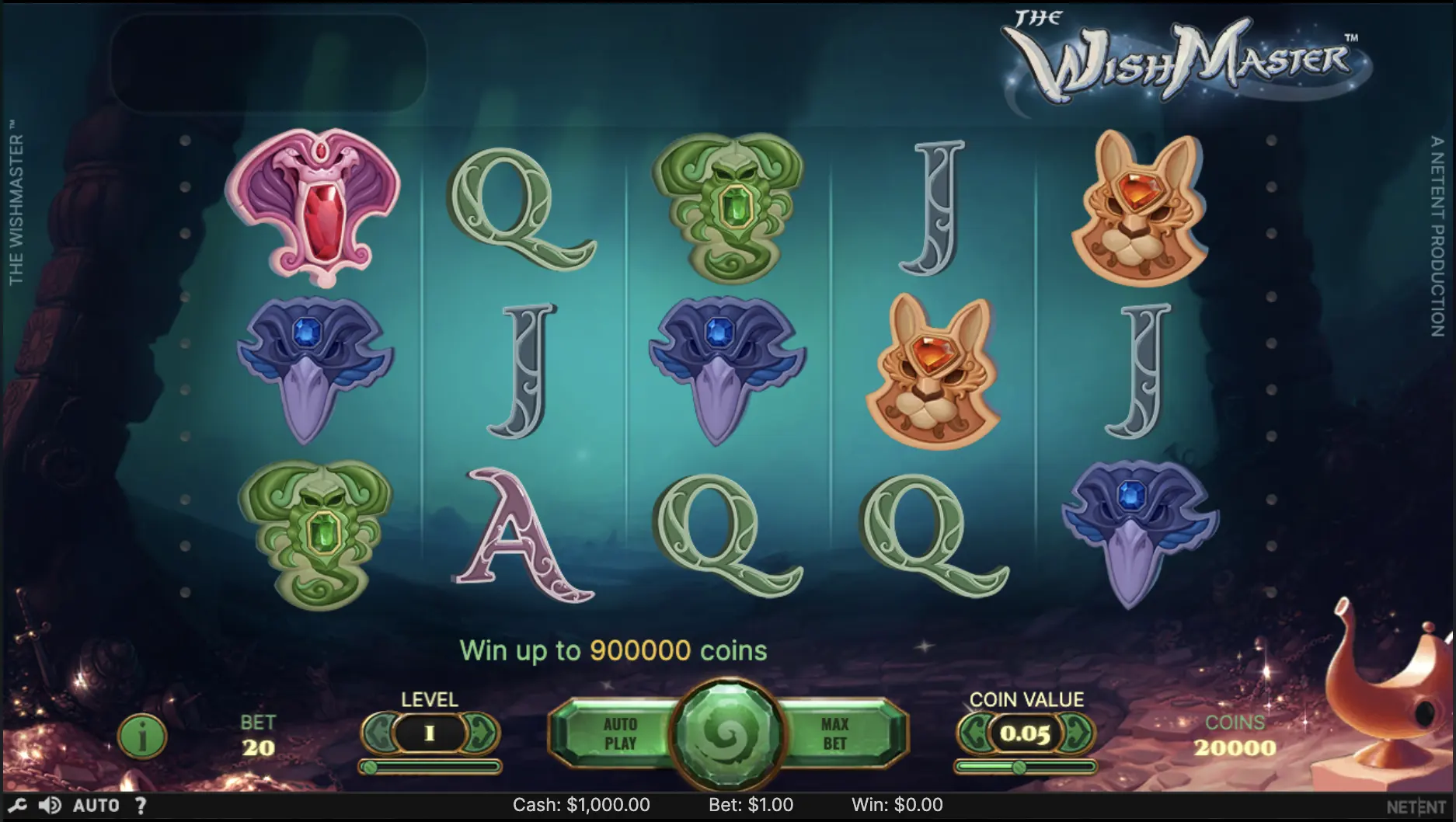Screen dimensions: 1456x822
Task: Click the Win up to 900000 coins banner
Action: point(614,651)
